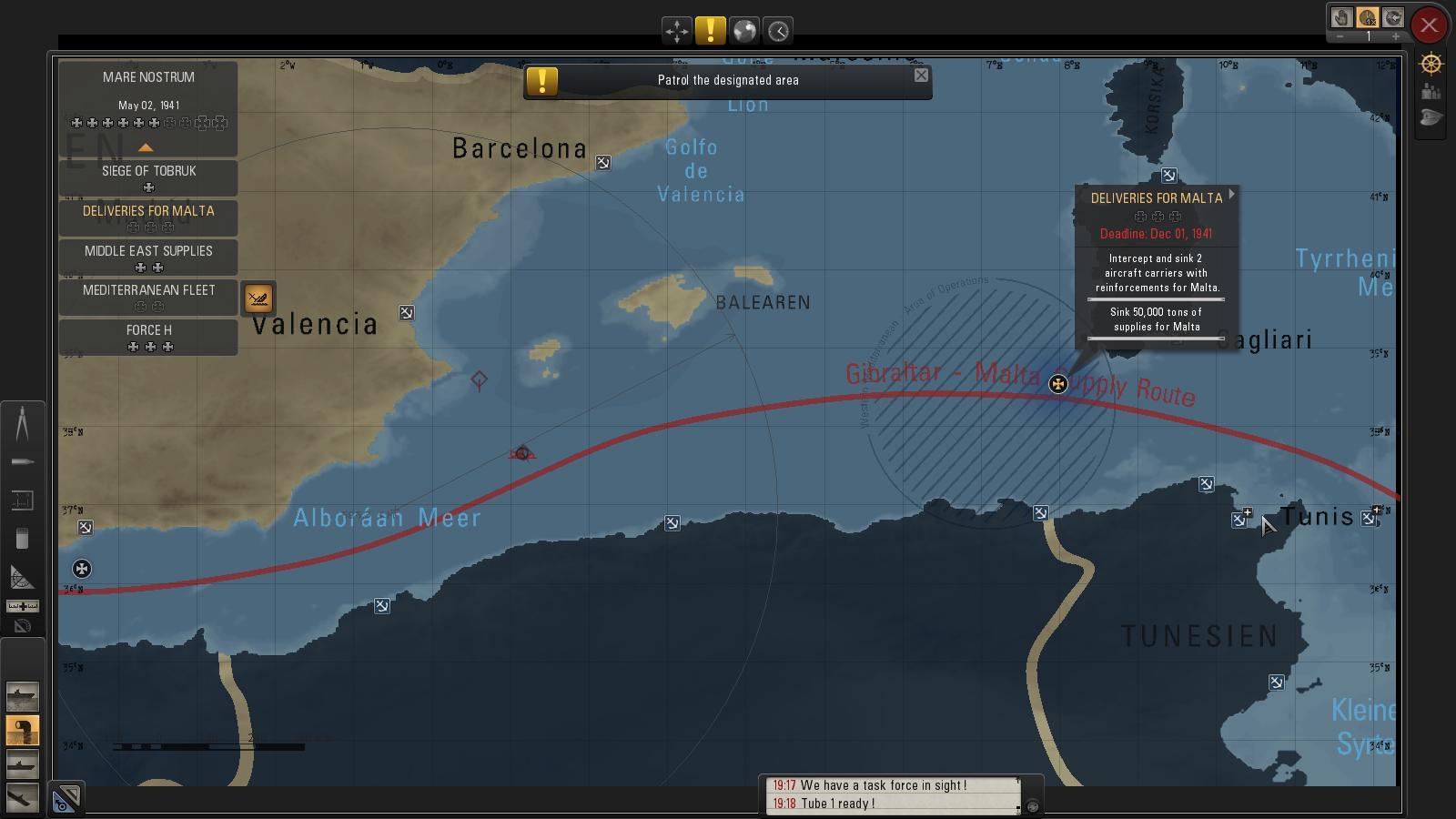Dismiss the 'Patrol the designated area' notice
The image size is (1456, 819).
921,76
